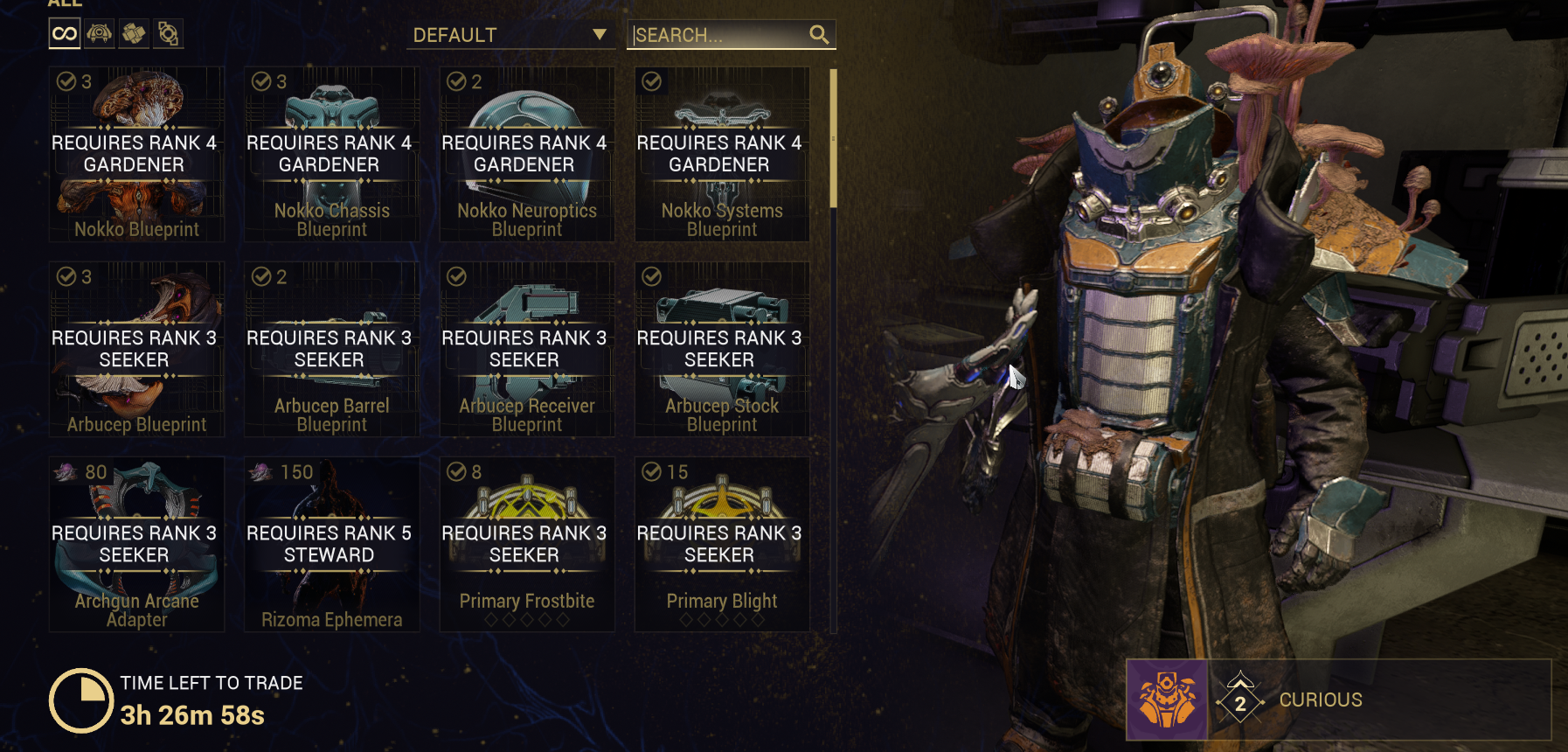
Task: Choose the Rizoma Ephemera offering
Action: tap(331, 544)
